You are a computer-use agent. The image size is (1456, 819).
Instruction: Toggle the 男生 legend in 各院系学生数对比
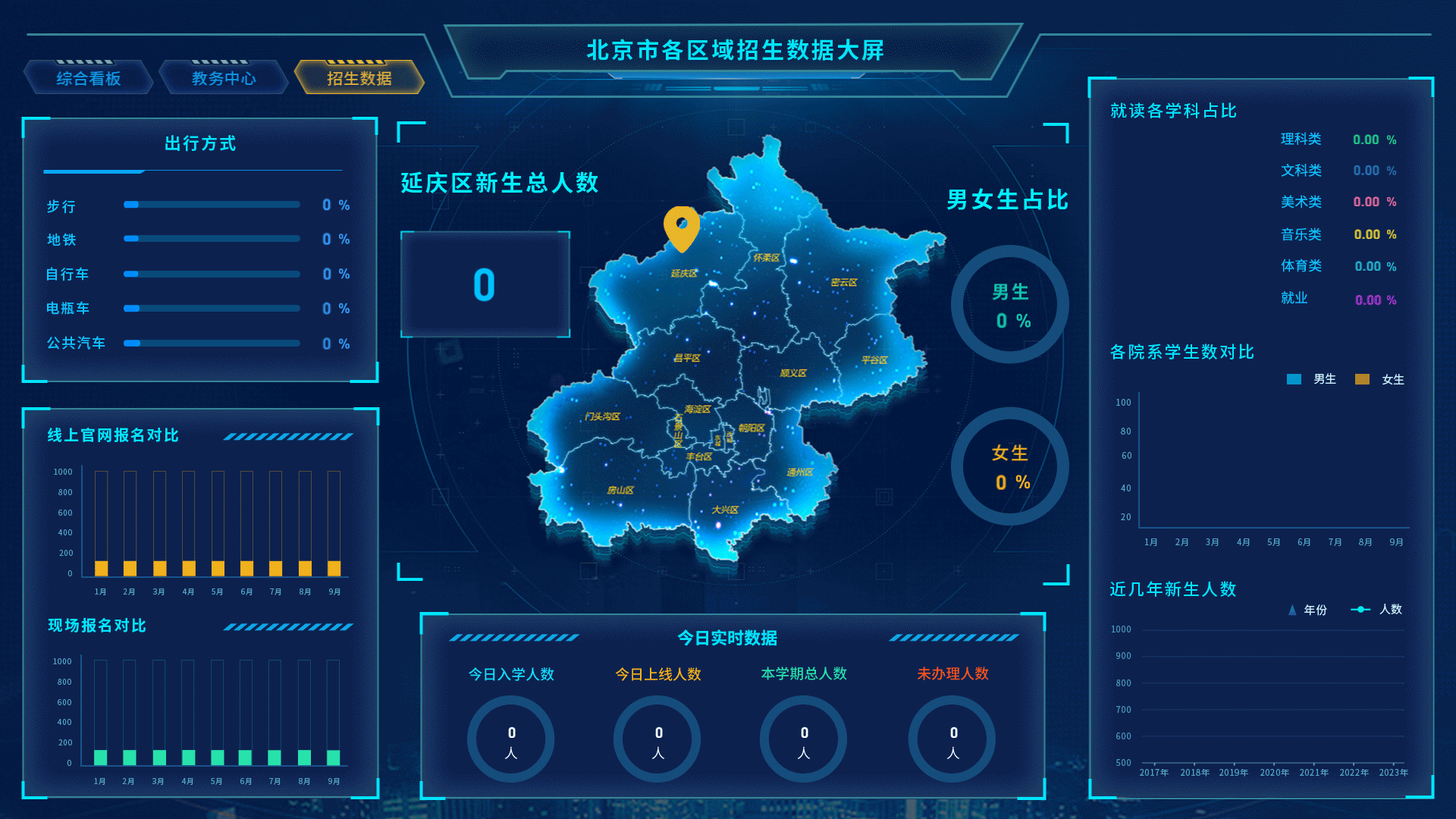[x=1294, y=379]
